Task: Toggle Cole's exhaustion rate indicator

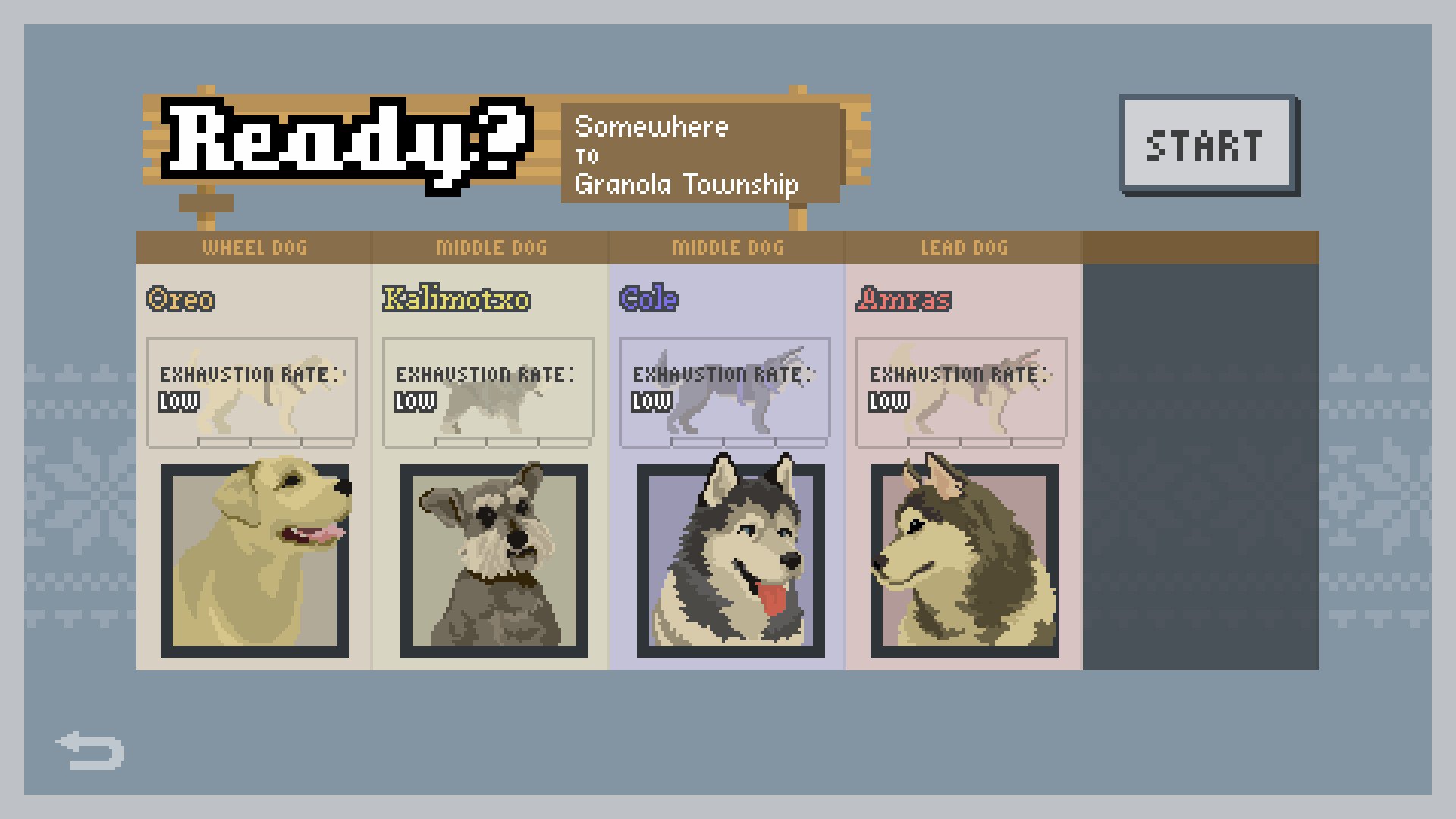Action: click(x=651, y=403)
